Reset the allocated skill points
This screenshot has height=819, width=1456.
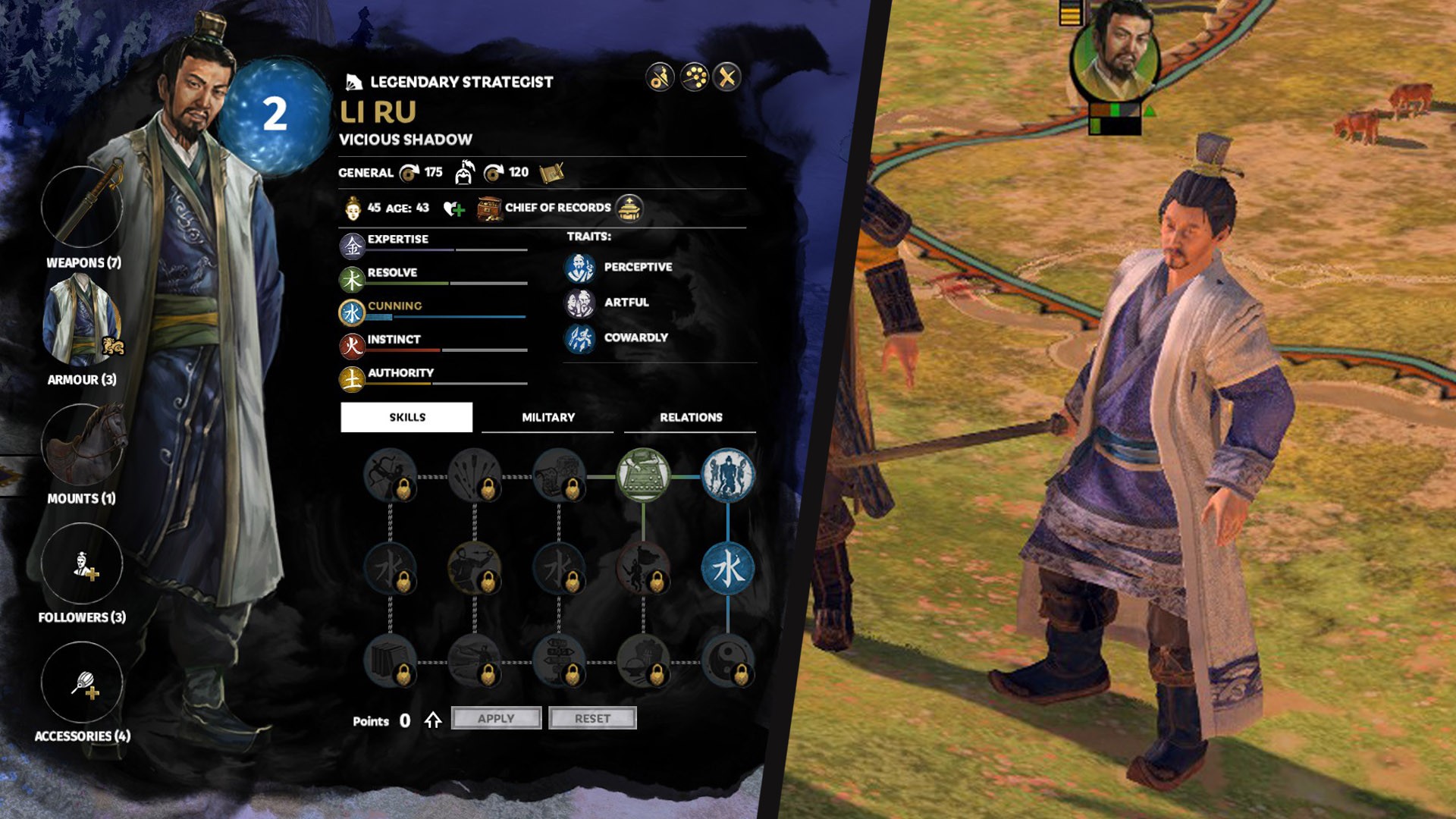tap(592, 718)
